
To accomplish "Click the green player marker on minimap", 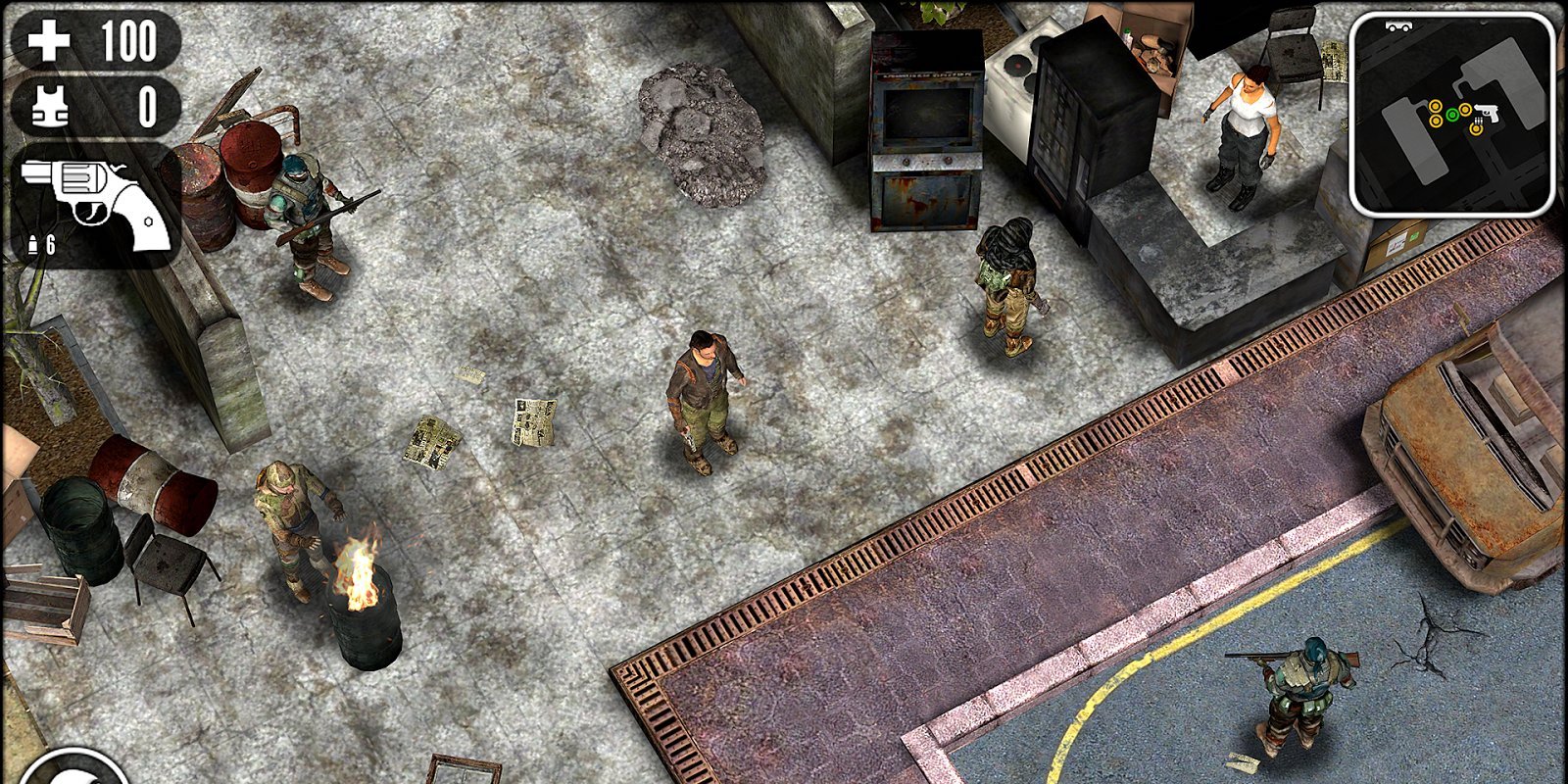I will [x=1452, y=115].
